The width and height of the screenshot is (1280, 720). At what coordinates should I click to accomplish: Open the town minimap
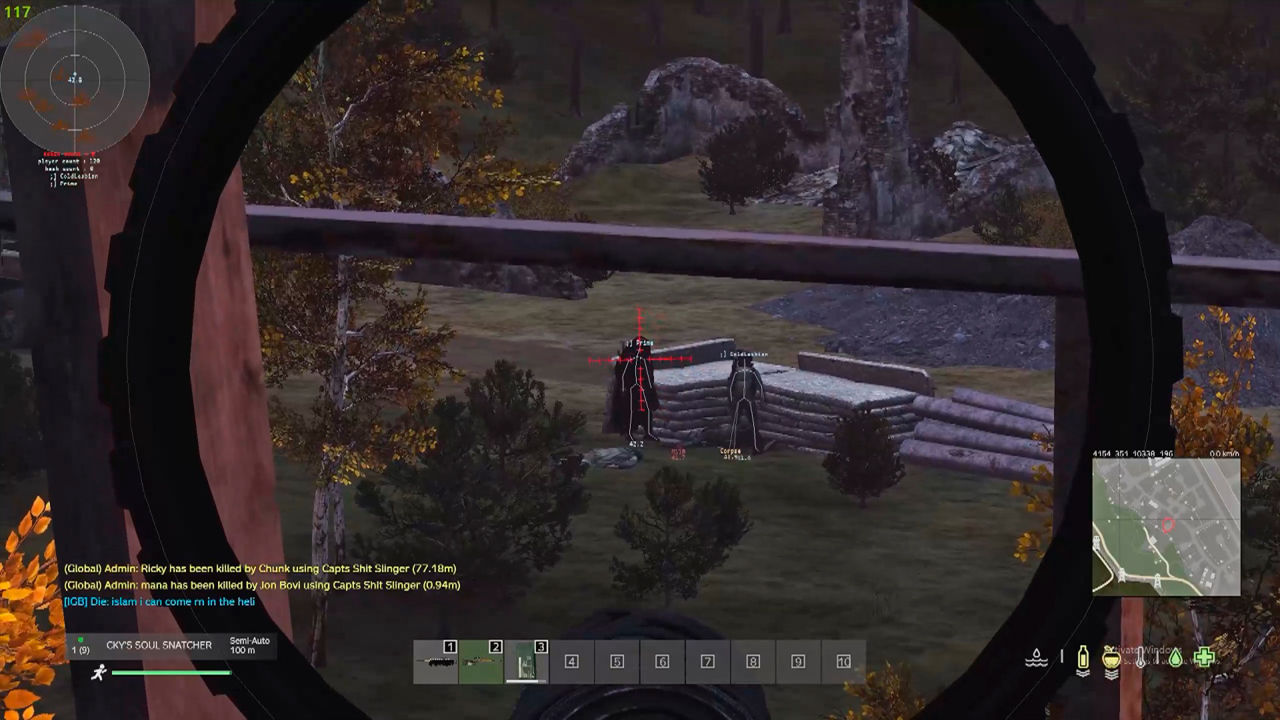1166,527
